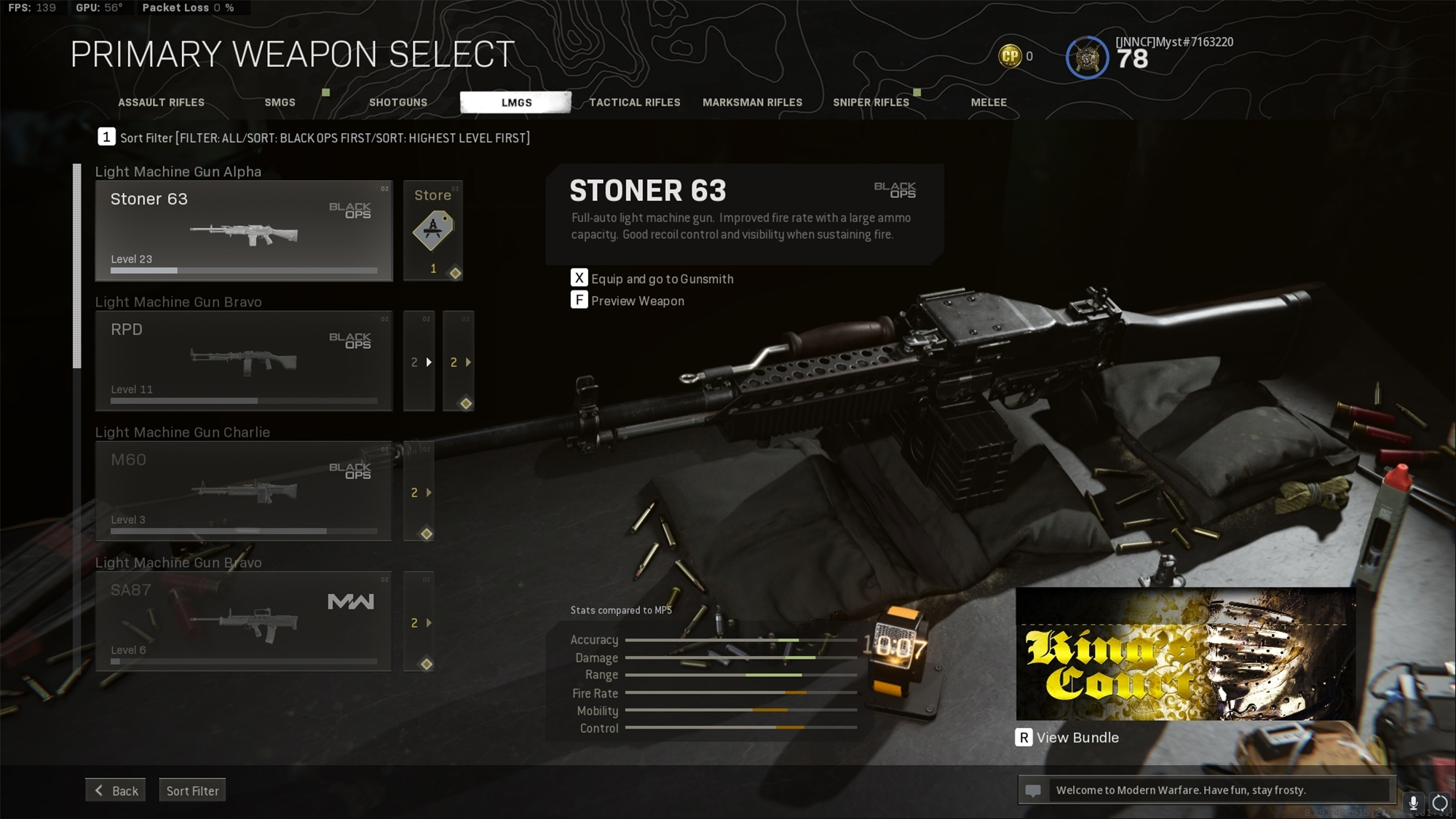Screen dimensions: 1456x819
Task: Open the player rank emblem icon
Action: 1086,55
